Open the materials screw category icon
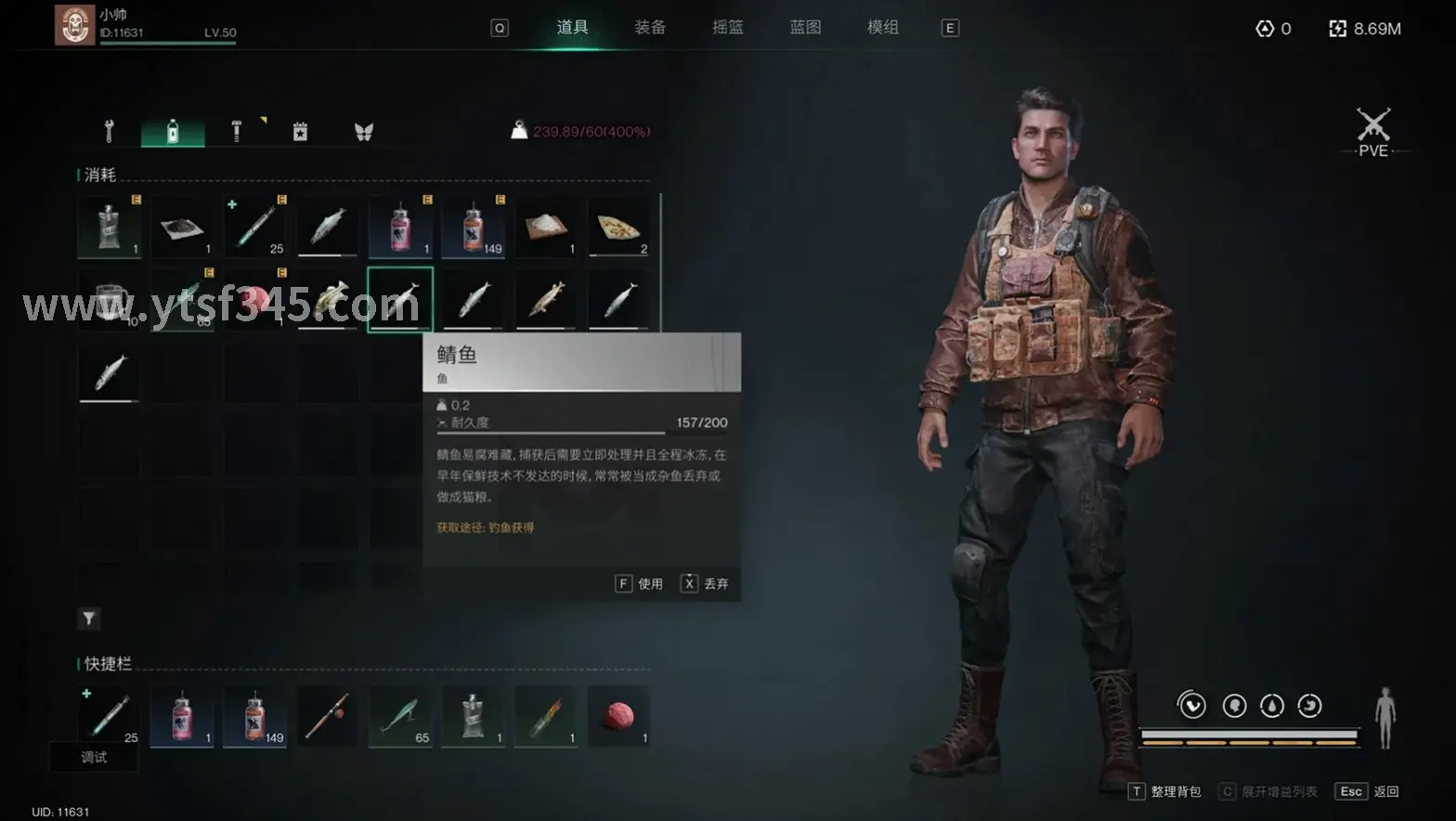Screen dimensions: 1456x821 235,130
